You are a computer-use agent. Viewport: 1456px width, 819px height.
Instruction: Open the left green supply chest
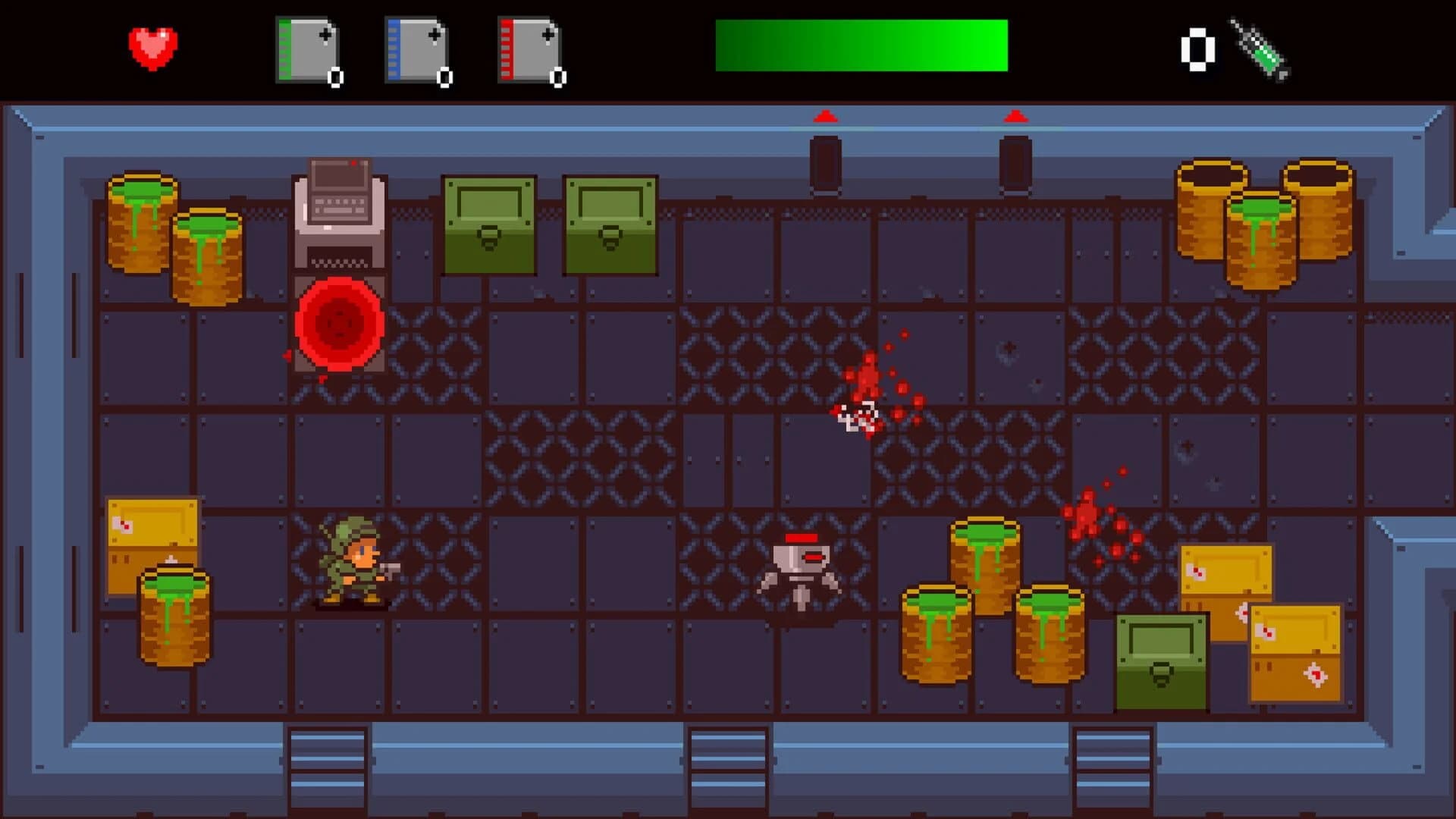(x=489, y=224)
